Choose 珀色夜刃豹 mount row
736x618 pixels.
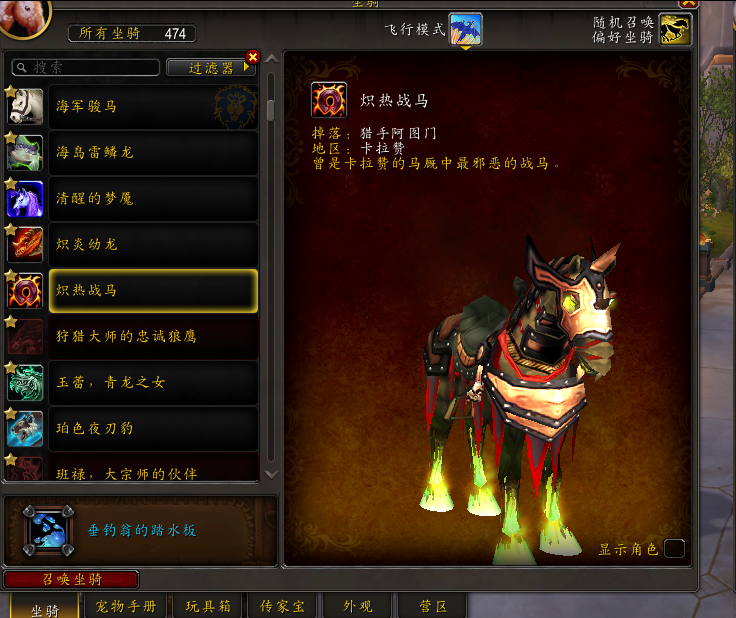152,428
